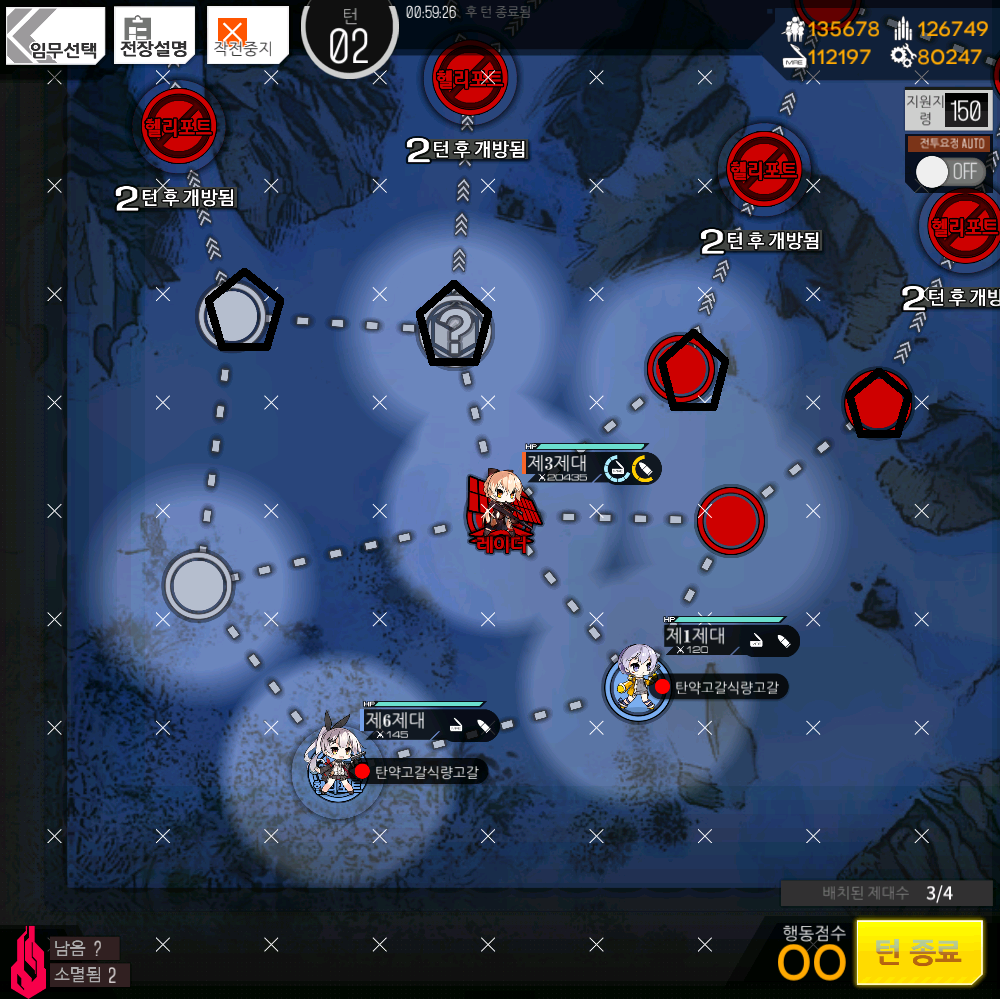End the turn with 턴 종료
The image size is (1000, 999).
919,951
